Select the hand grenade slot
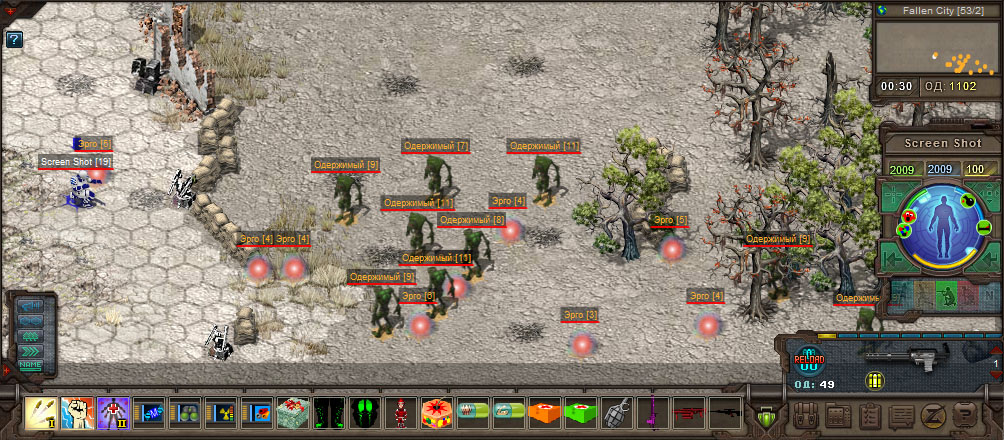1004x440 pixels. [616, 412]
